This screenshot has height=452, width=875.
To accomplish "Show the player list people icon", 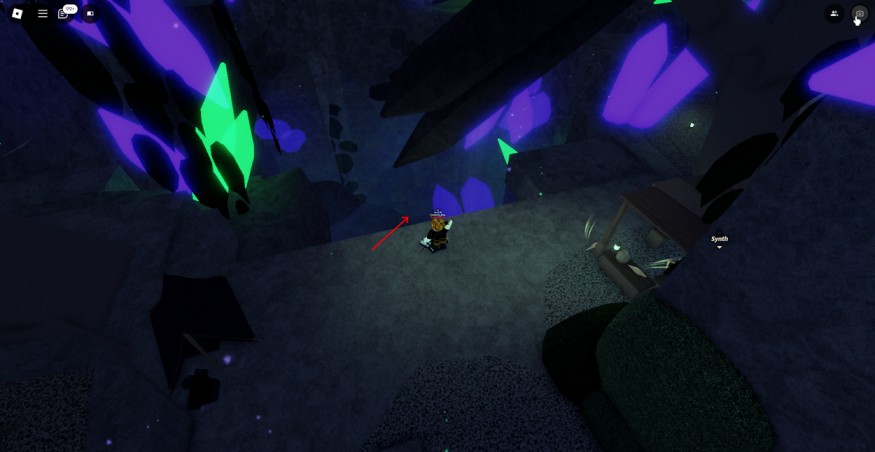I will point(834,14).
